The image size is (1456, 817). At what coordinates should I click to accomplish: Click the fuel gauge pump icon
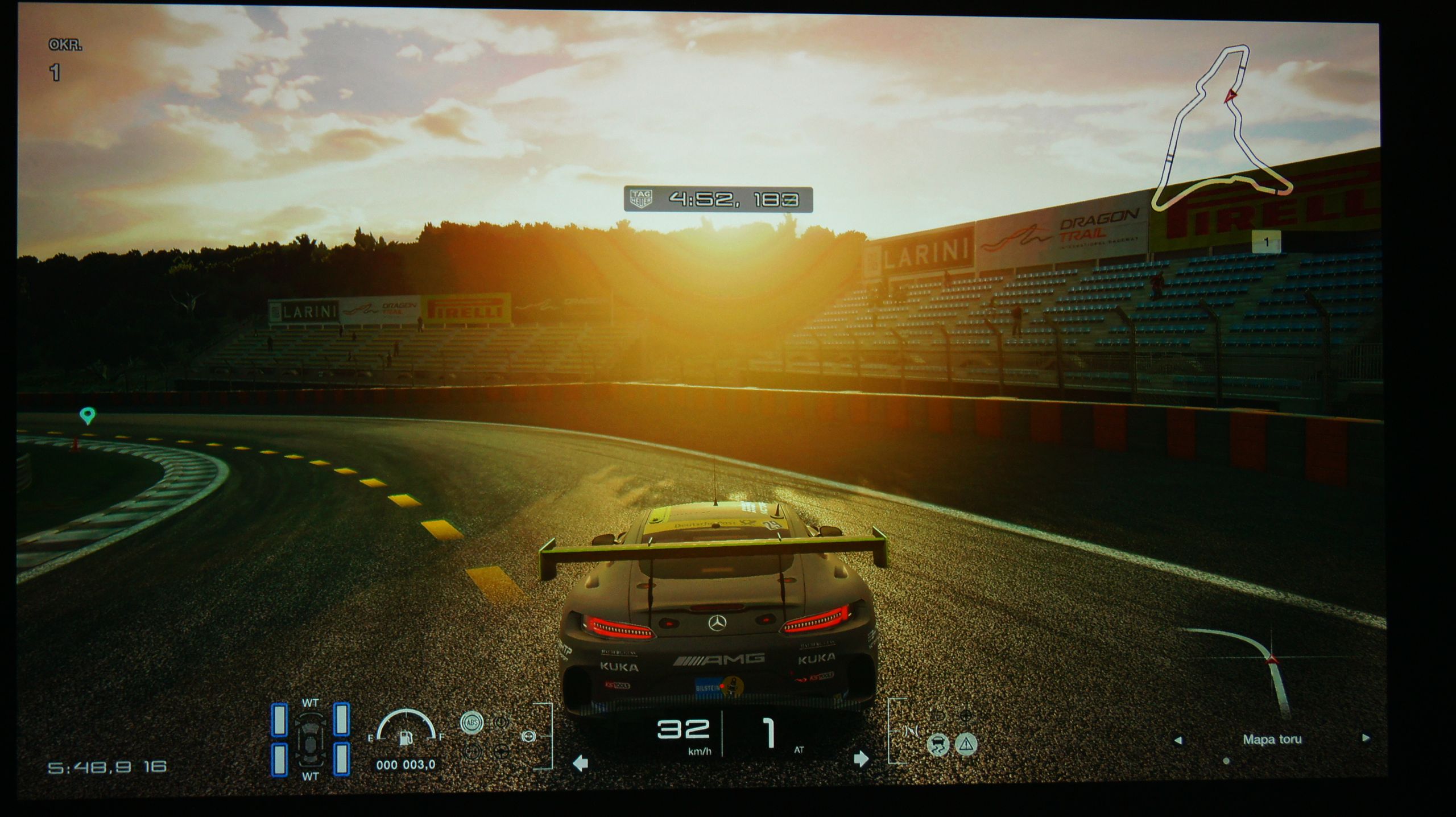pos(406,737)
